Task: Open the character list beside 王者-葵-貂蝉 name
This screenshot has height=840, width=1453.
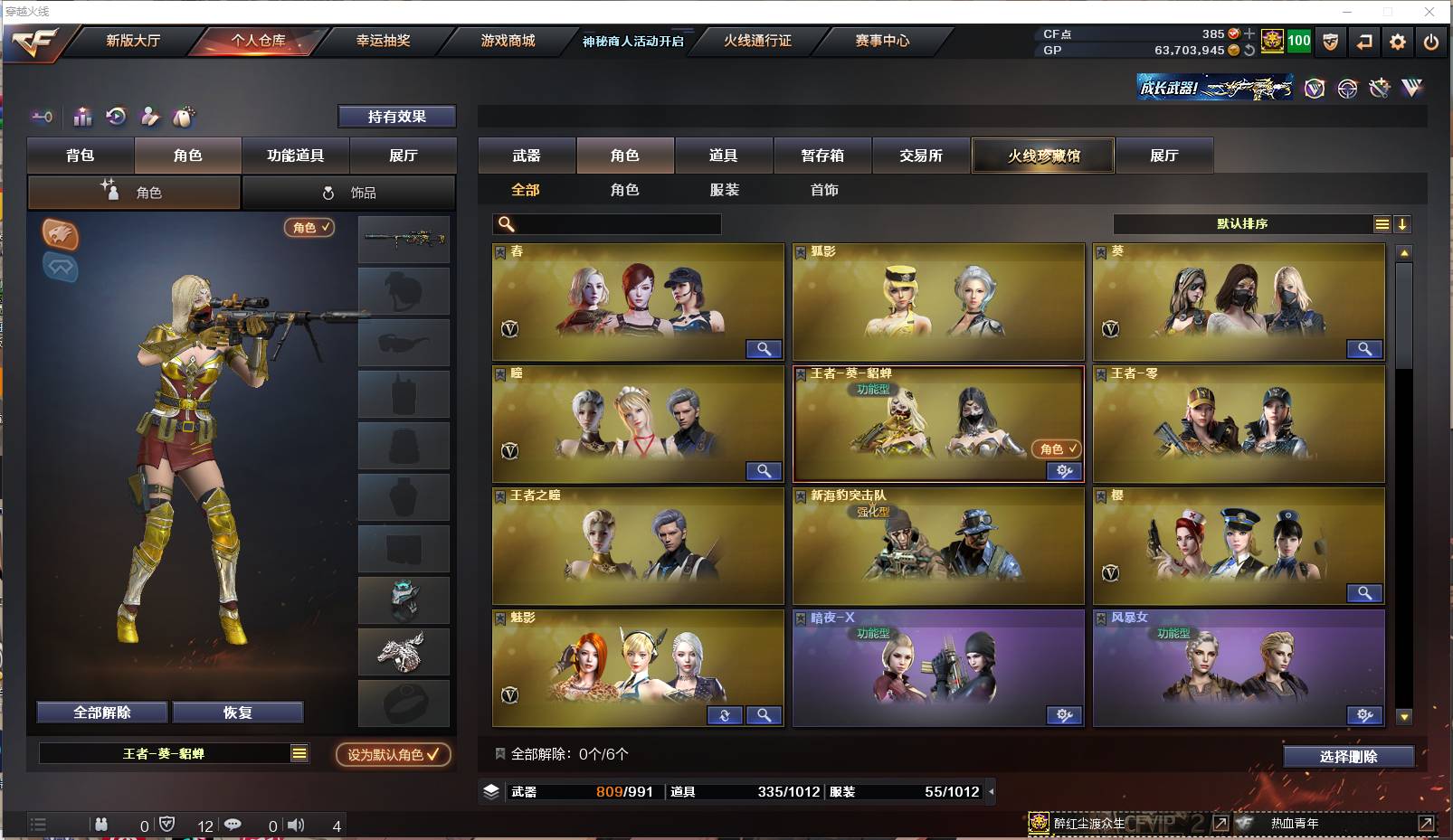Action: point(298,753)
